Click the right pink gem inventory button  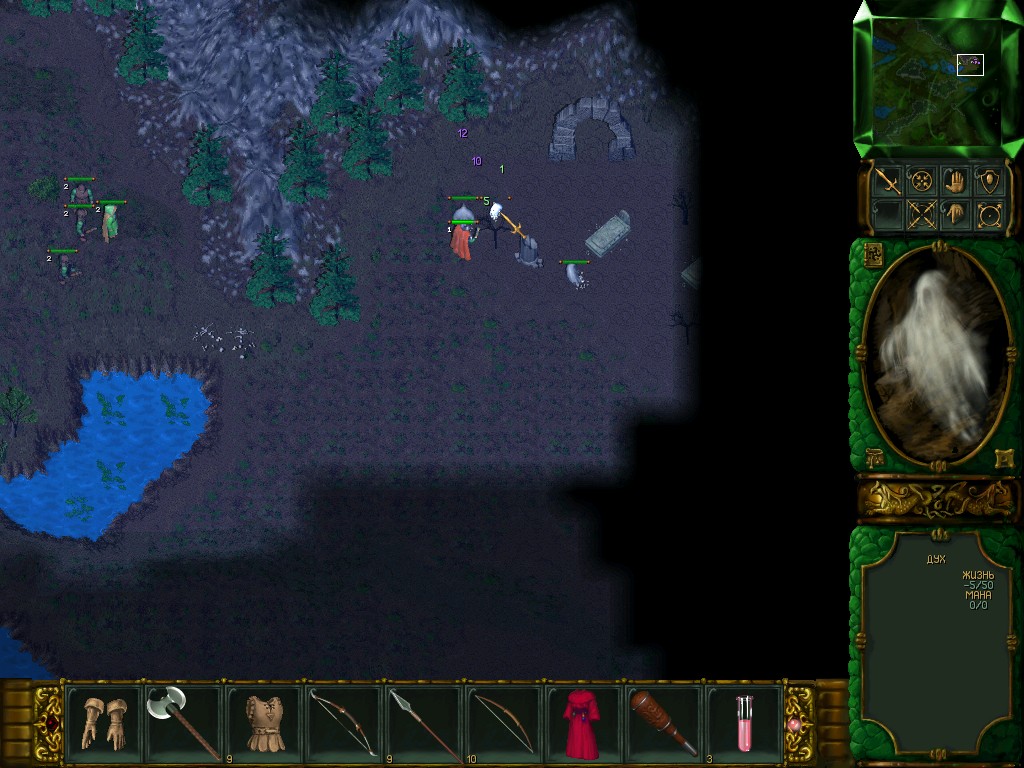[x=798, y=724]
